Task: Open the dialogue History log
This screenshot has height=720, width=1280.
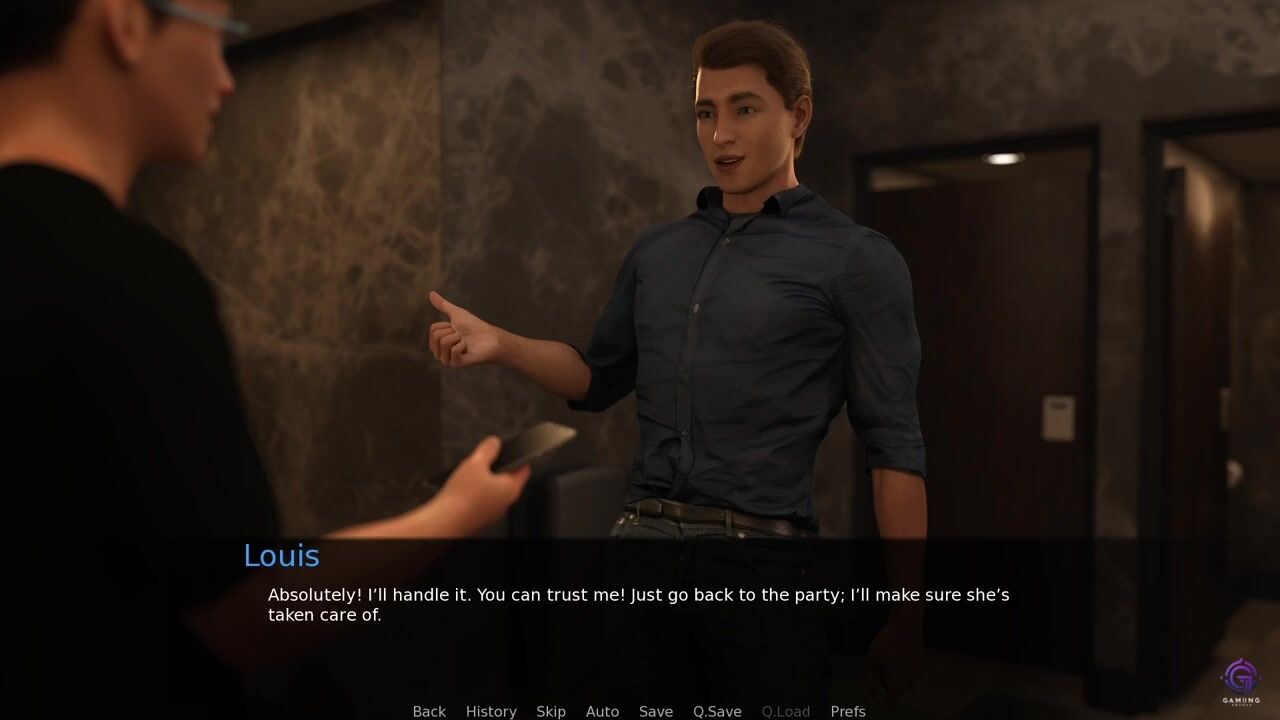Action: pyautogui.click(x=491, y=711)
